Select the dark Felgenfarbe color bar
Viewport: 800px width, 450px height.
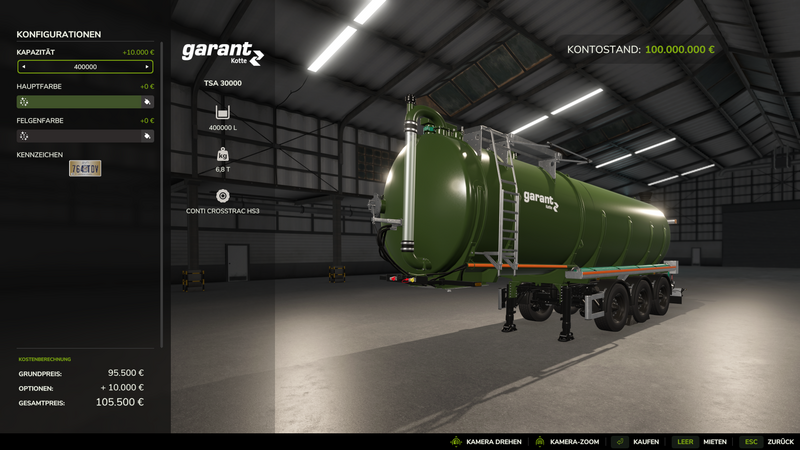pyautogui.click(x=78, y=136)
